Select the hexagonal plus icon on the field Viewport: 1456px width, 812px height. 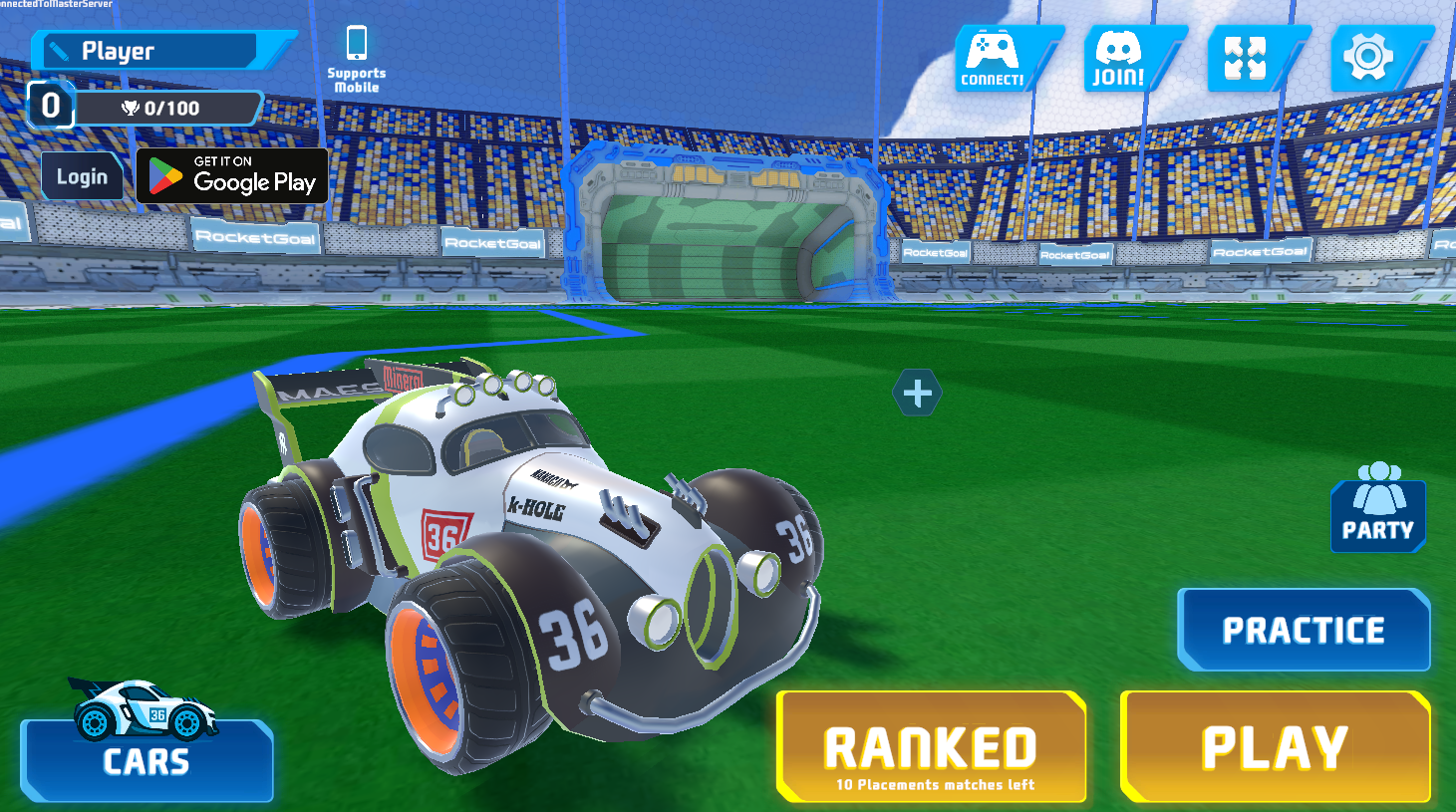(916, 392)
